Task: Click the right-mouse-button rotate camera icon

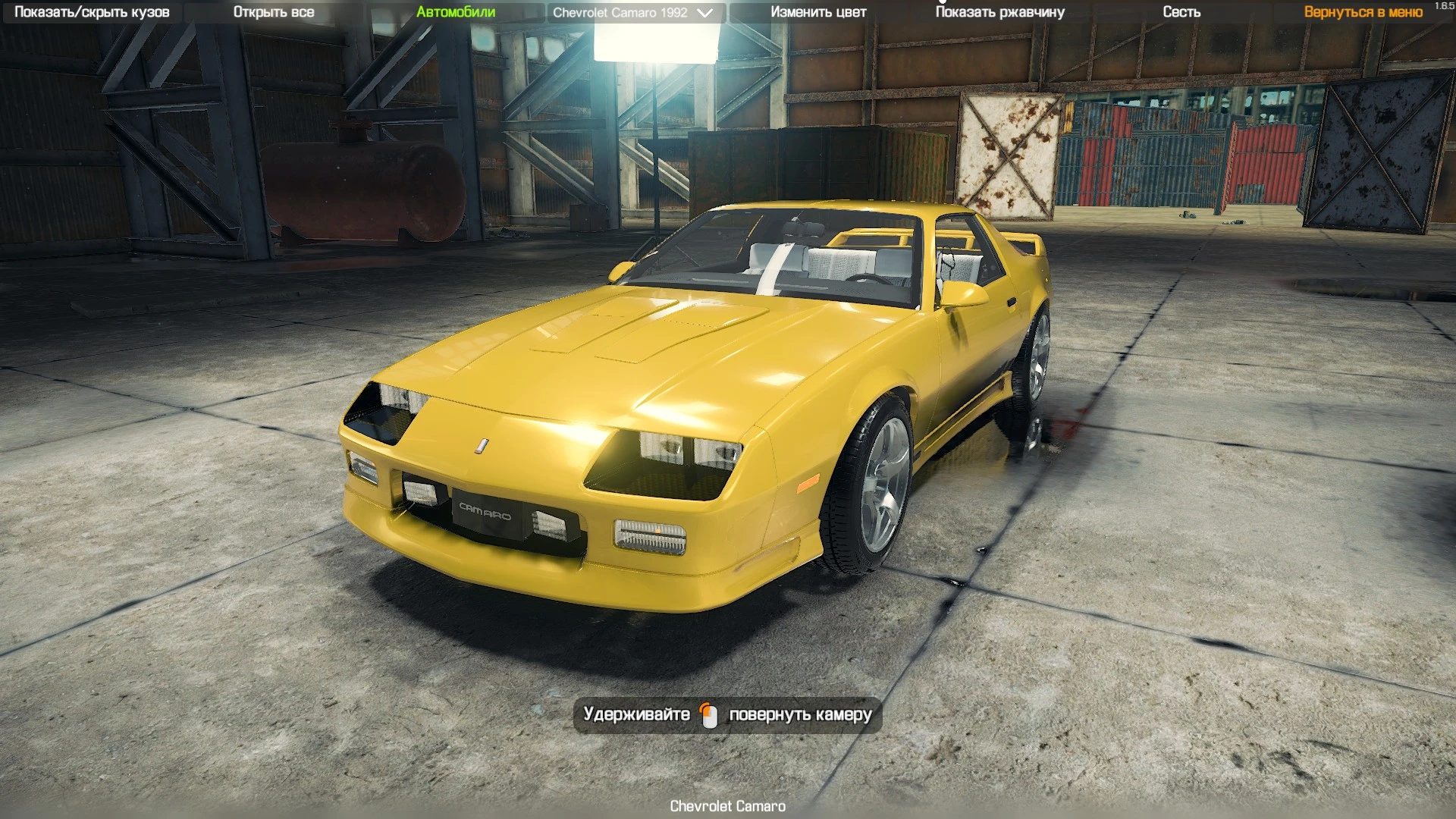Action: (711, 714)
